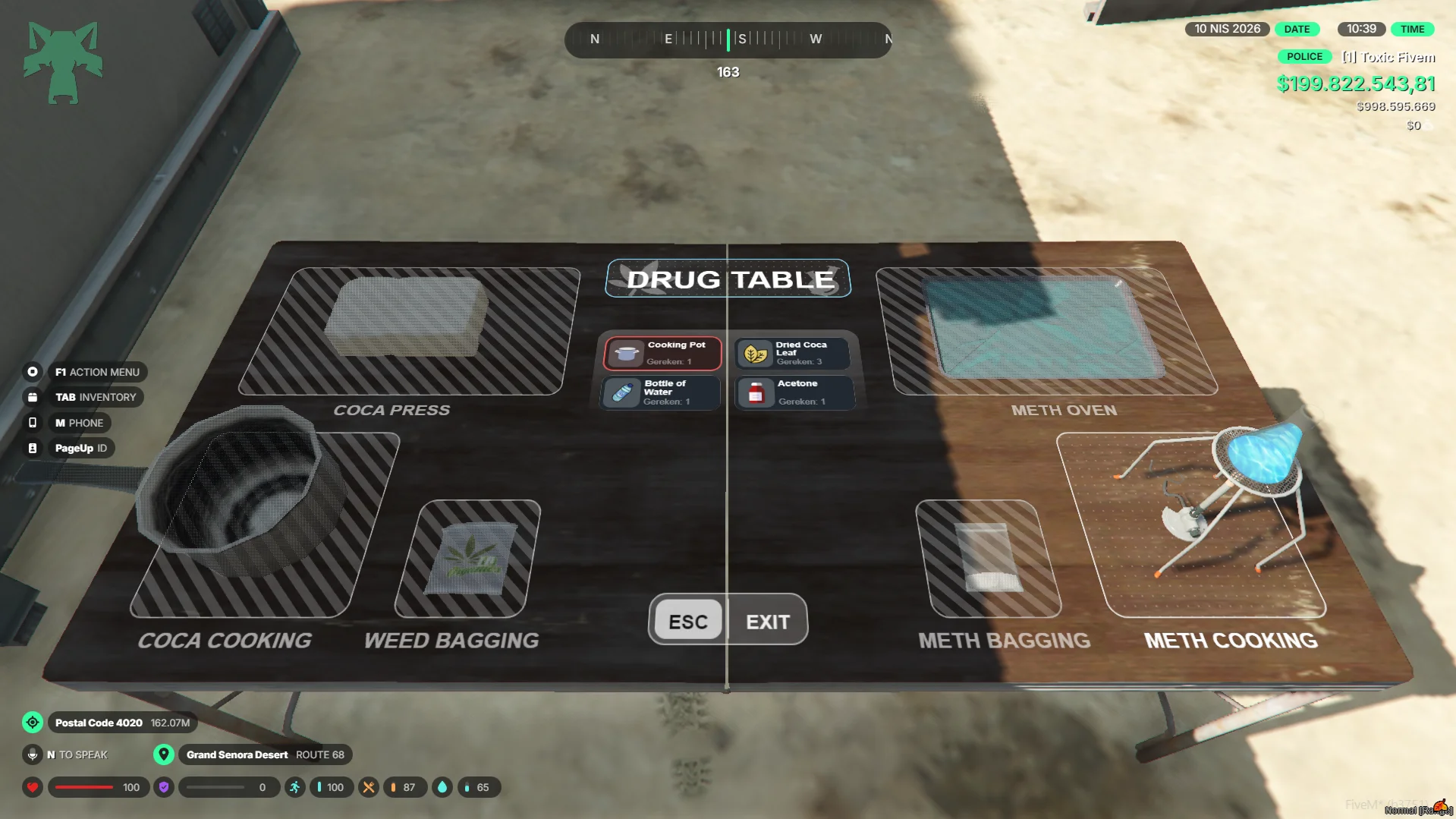Select the Coca Press station
The image size is (1456, 819).
pos(410,331)
